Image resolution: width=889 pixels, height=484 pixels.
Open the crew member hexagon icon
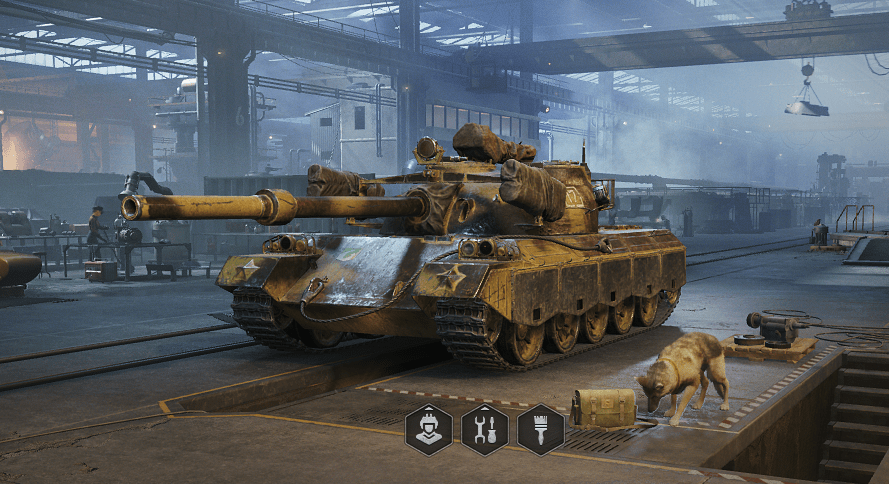pos(428,430)
